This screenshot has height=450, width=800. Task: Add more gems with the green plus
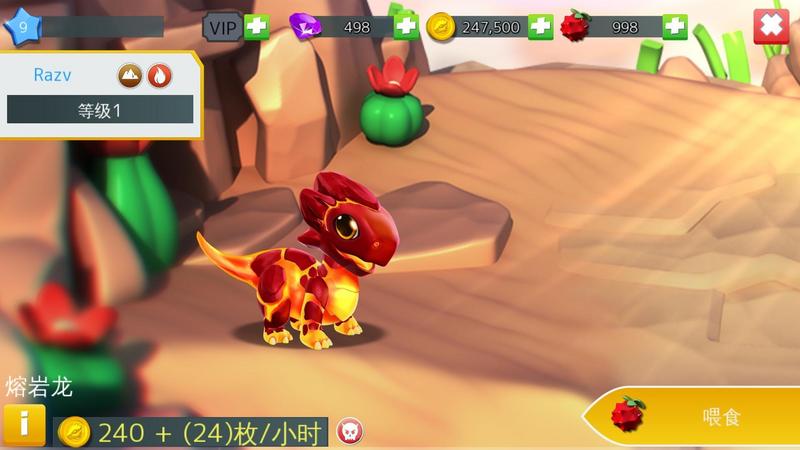tap(406, 27)
